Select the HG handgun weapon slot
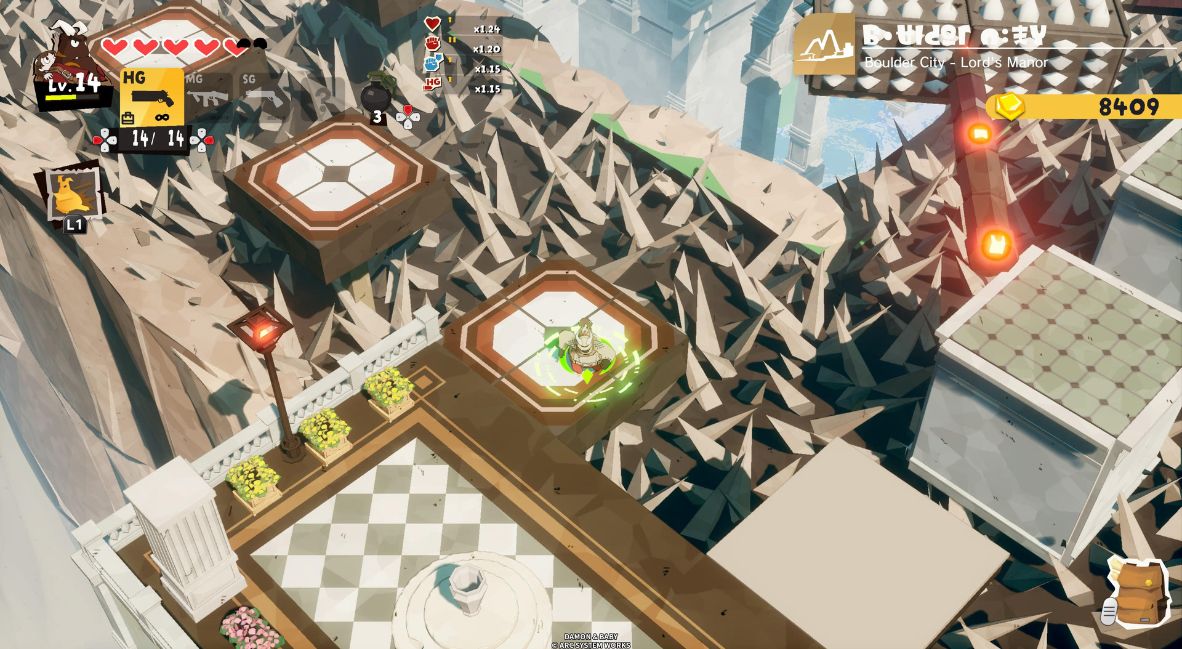This screenshot has height=649, width=1182. point(152,97)
